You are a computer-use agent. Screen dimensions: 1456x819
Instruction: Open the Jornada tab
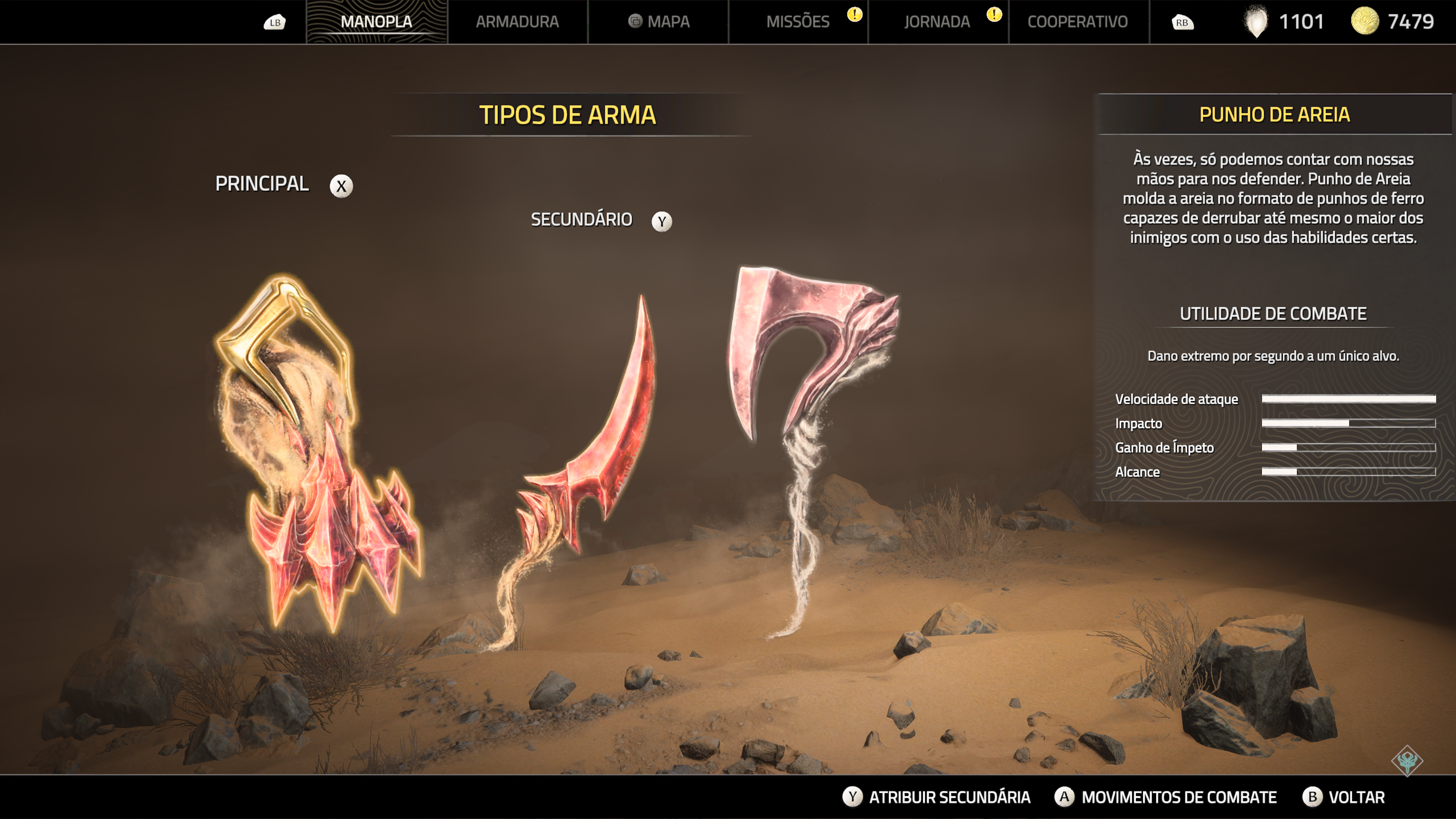tap(937, 22)
